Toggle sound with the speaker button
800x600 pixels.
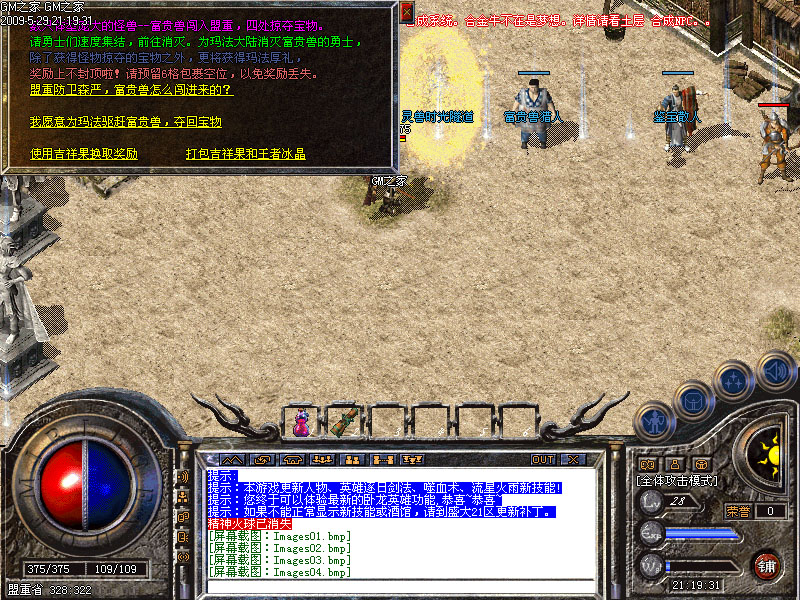(x=775, y=370)
